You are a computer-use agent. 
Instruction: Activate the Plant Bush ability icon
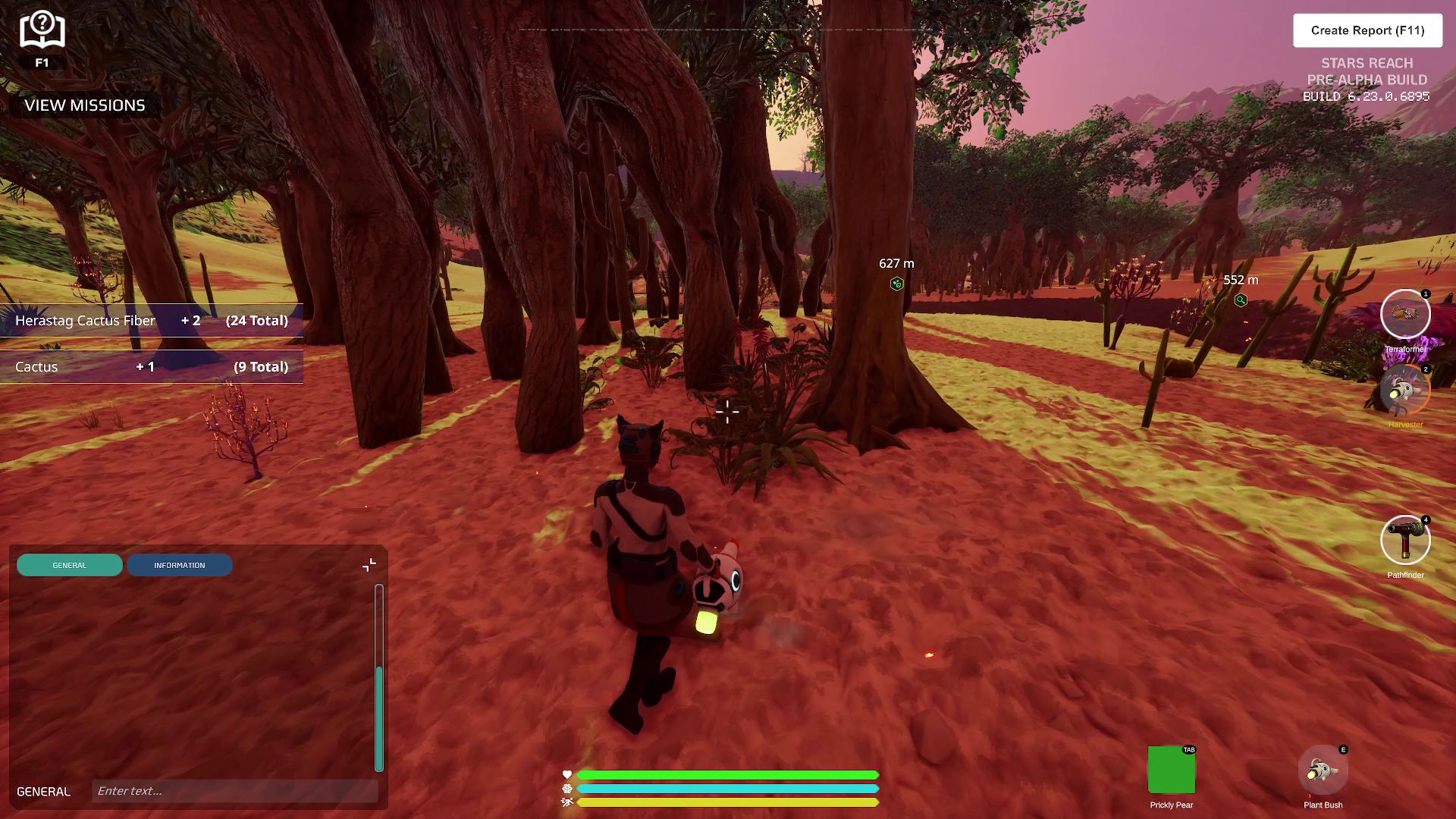[x=1323, y=771]
